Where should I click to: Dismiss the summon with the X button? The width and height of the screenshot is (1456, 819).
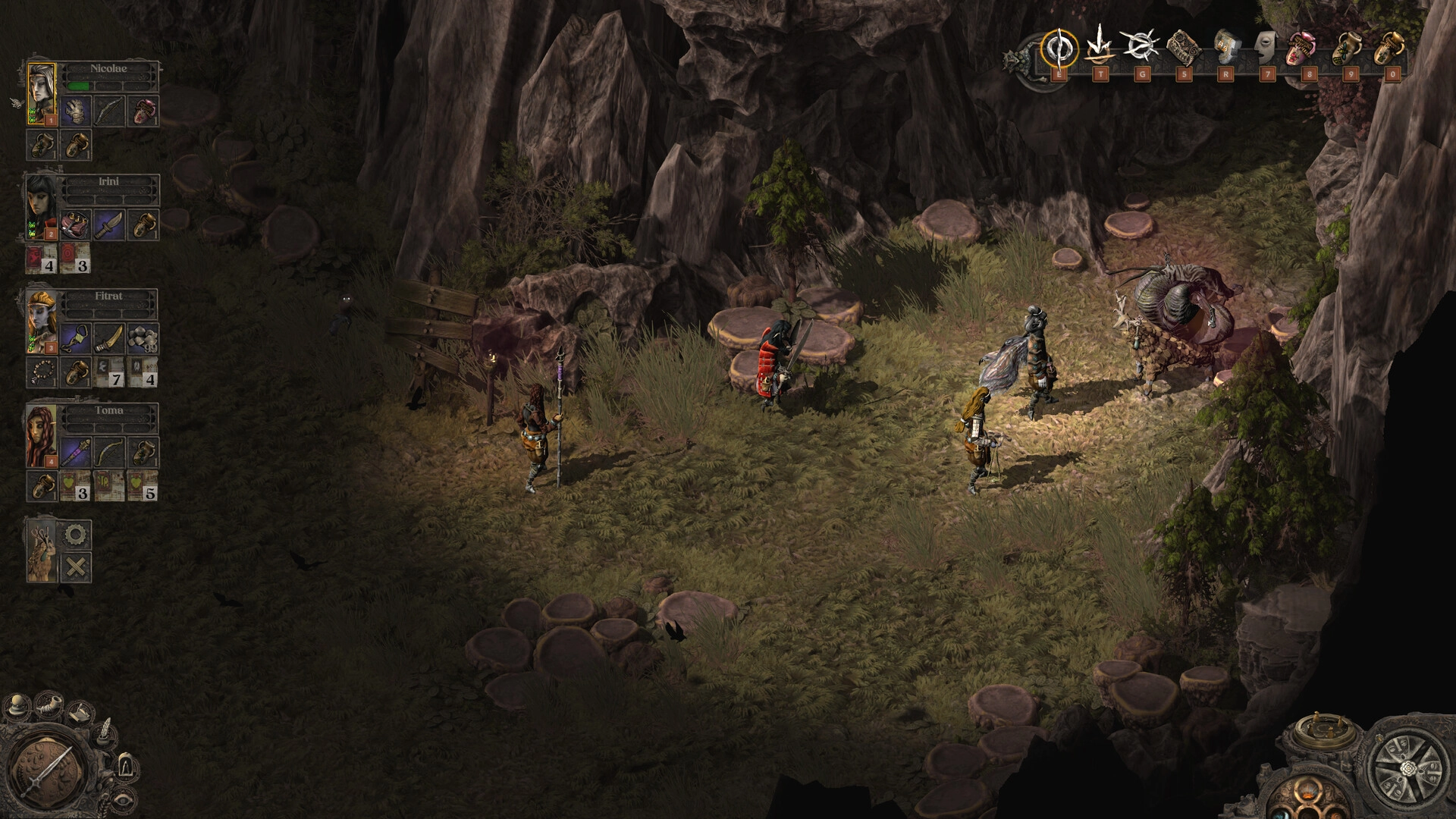click(76, 566)
